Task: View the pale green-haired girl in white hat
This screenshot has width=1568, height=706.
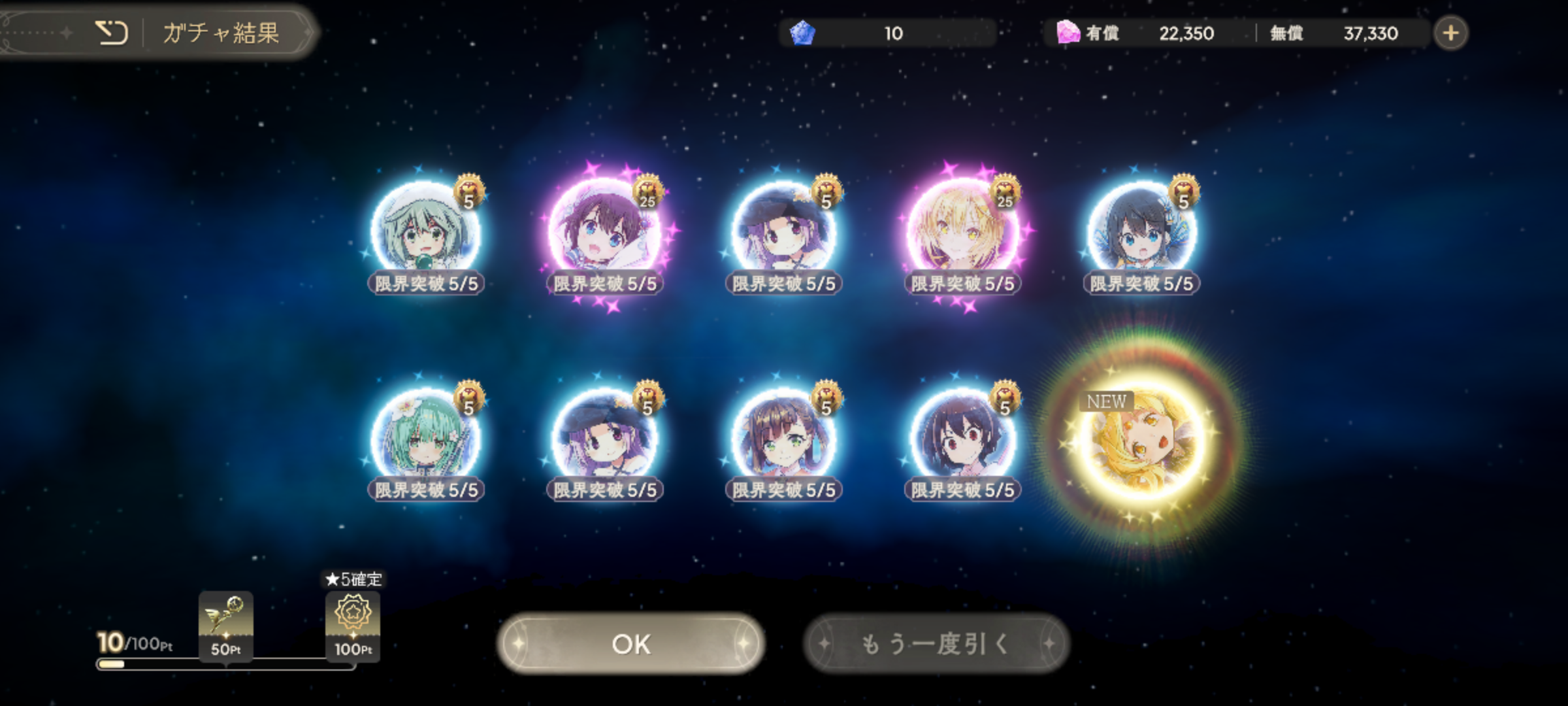Action: point(425,233)
